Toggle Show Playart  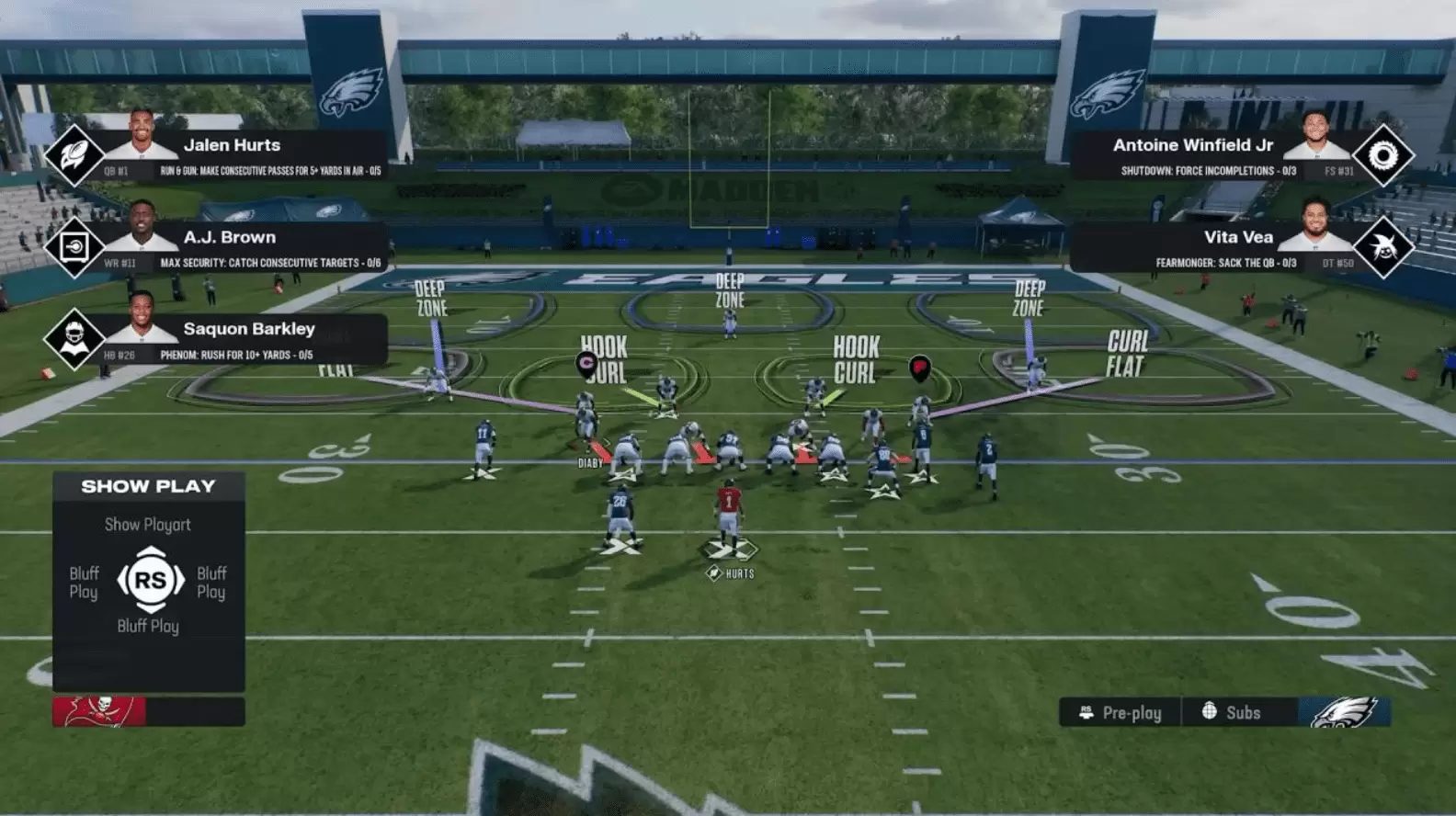tap(149, 525)
